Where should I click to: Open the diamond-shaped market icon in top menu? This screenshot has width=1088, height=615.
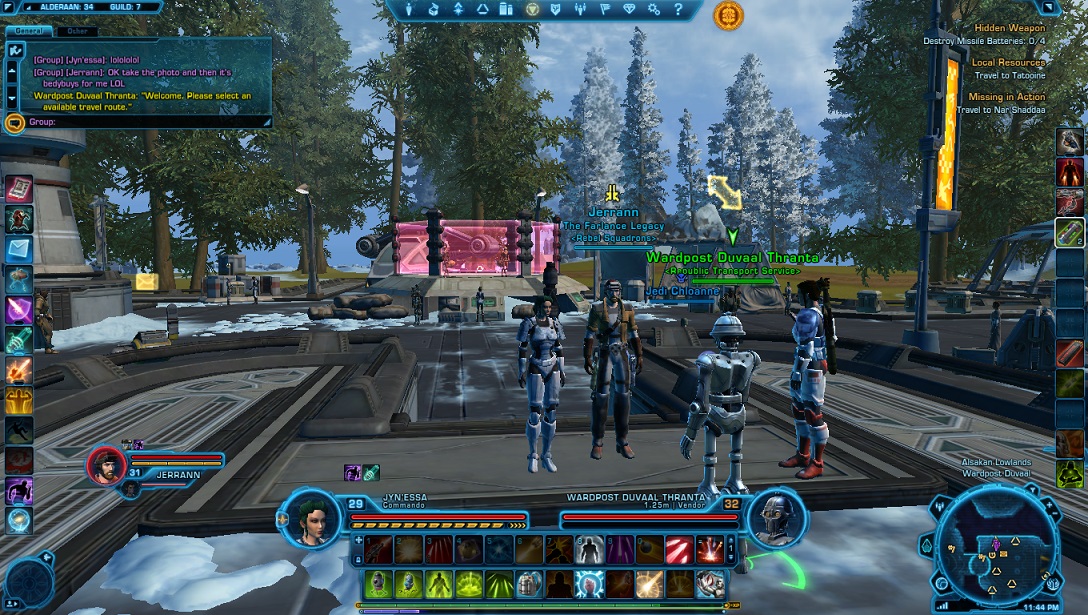[x=629, y=10]
